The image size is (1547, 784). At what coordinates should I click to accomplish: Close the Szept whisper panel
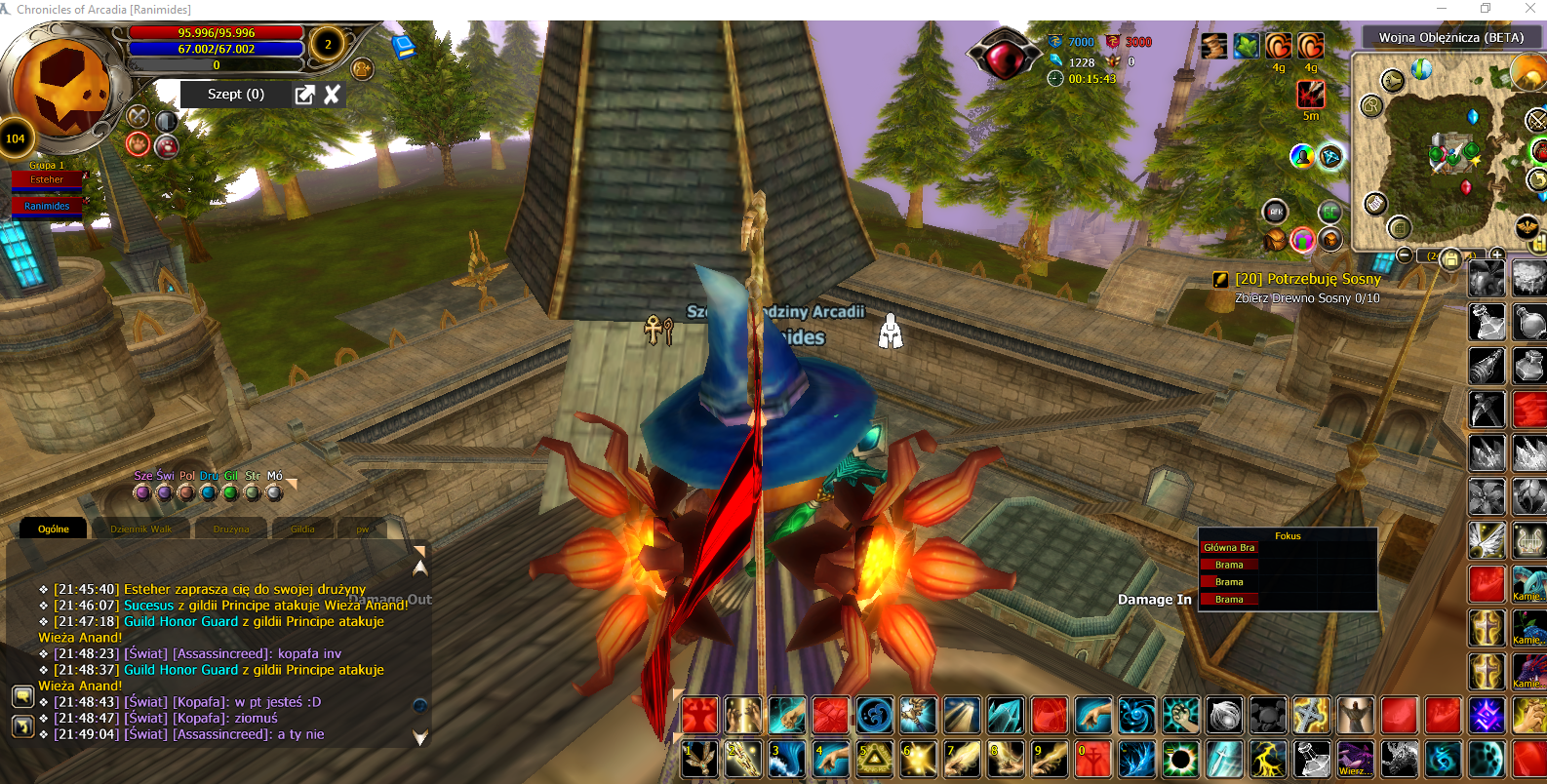[333, 94]
